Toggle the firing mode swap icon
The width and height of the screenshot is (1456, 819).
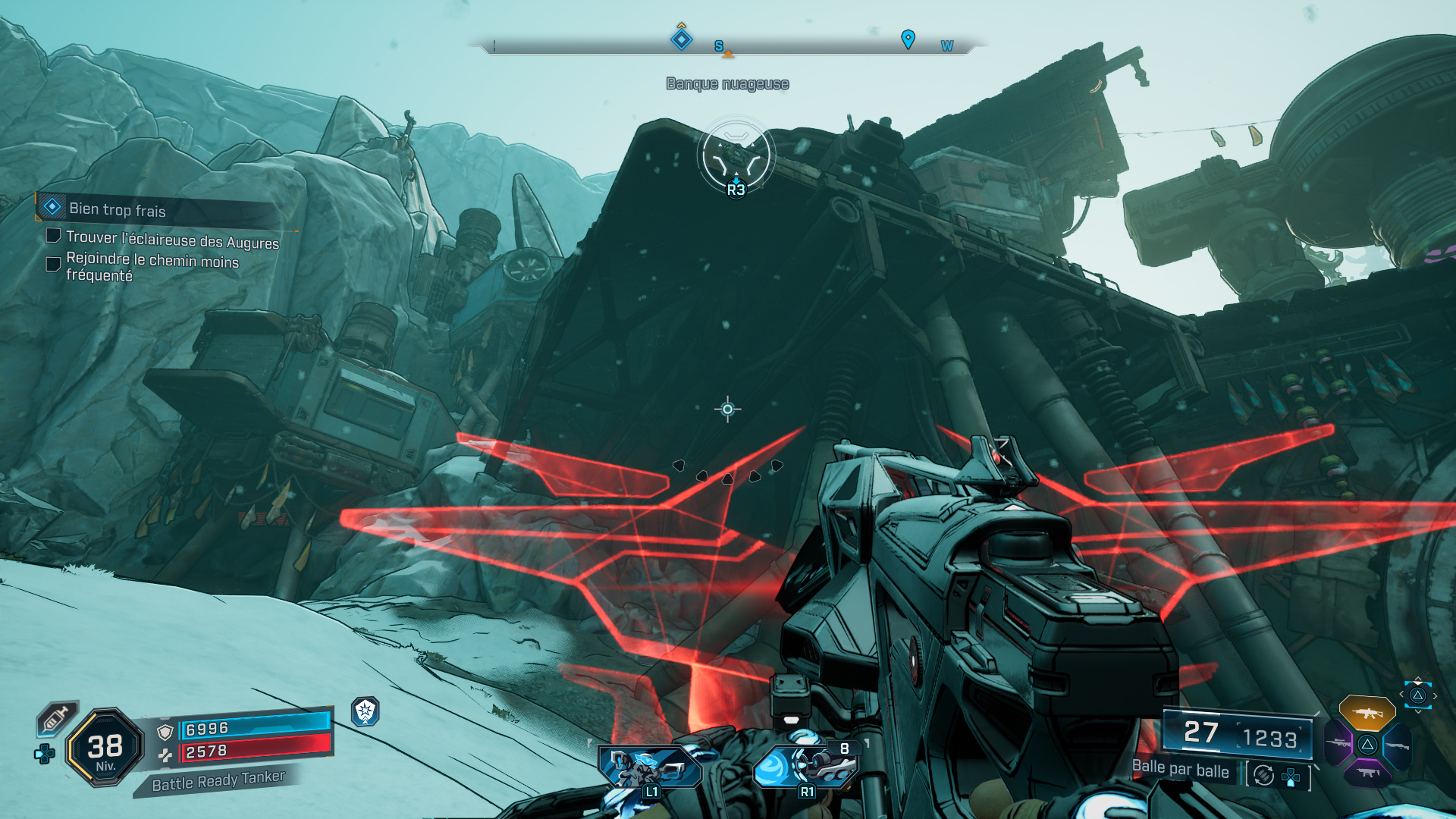point(1263,775)
